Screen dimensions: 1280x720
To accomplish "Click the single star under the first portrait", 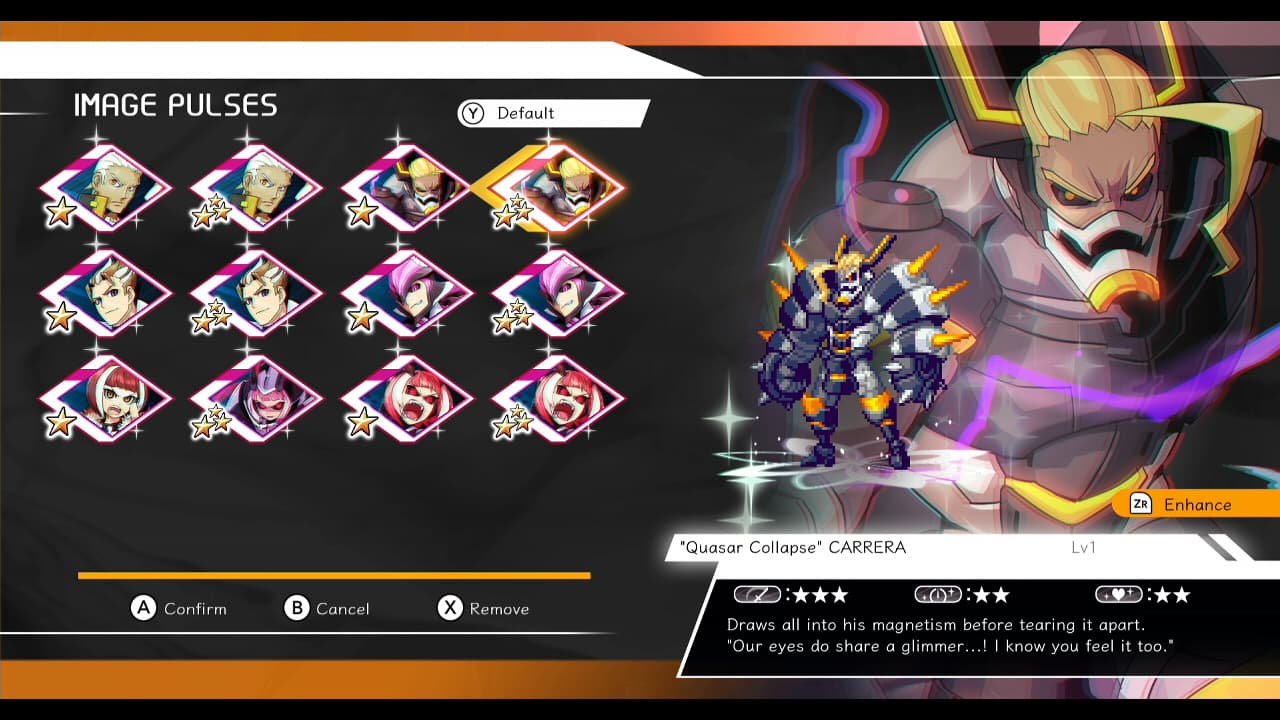I will (x=62, y=210).
